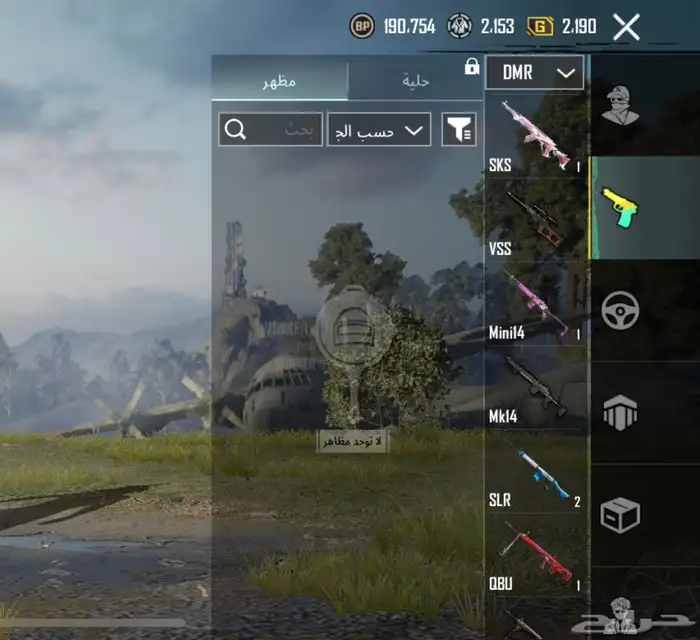Select the Mk14 weapon entry
Screen dimensions: 700x640
[x=535, y=388]
